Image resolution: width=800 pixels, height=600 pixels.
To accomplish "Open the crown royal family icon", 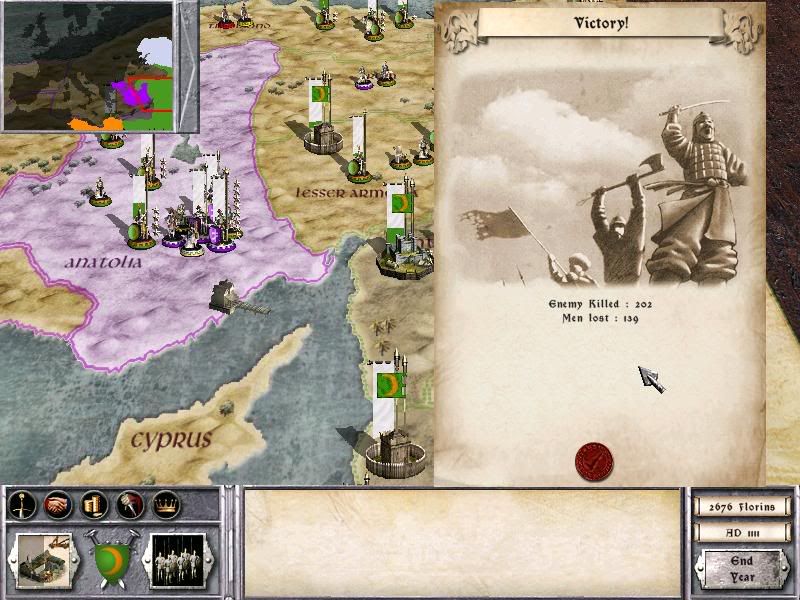I will pyautogui.click(x=165, y=506).
